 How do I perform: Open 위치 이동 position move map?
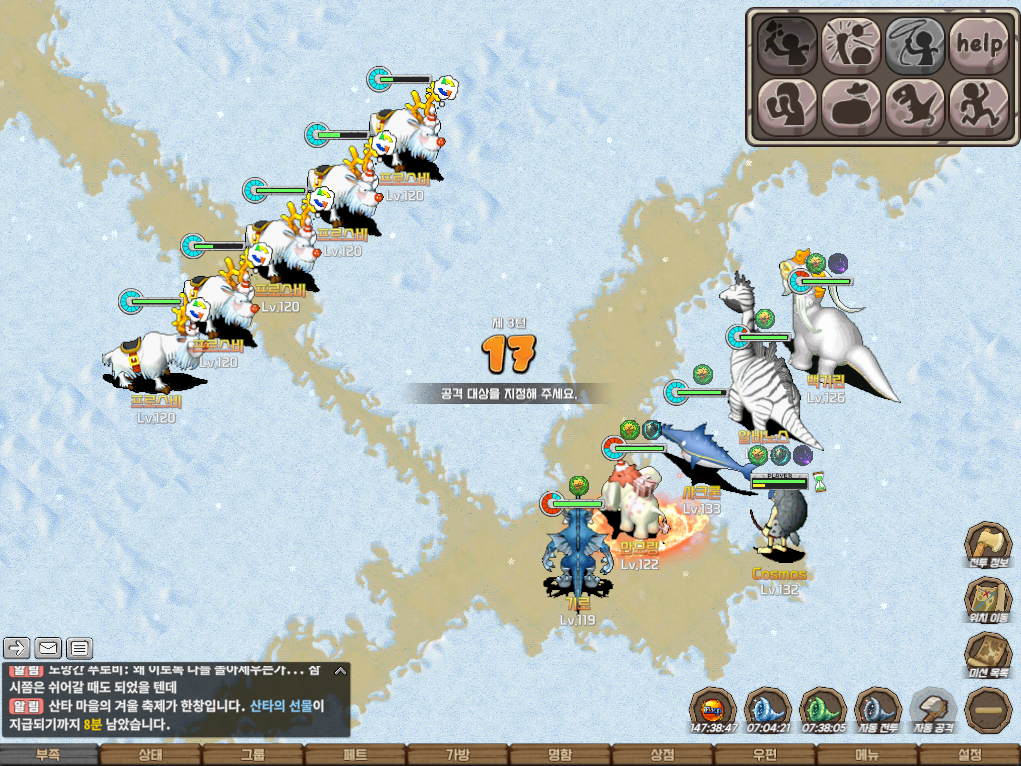pyautogui.click(x=988, y=602)
